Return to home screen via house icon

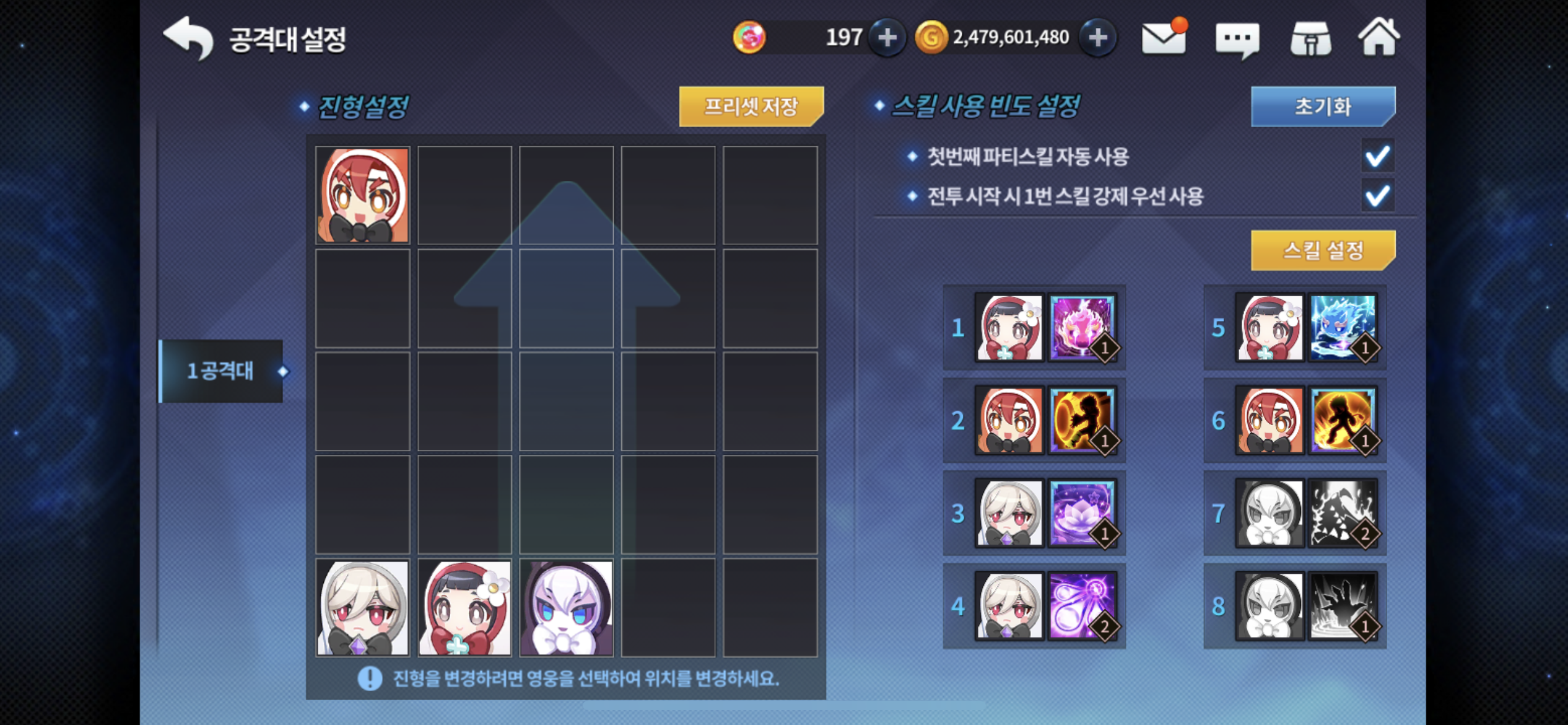[x=1383, y=37]
